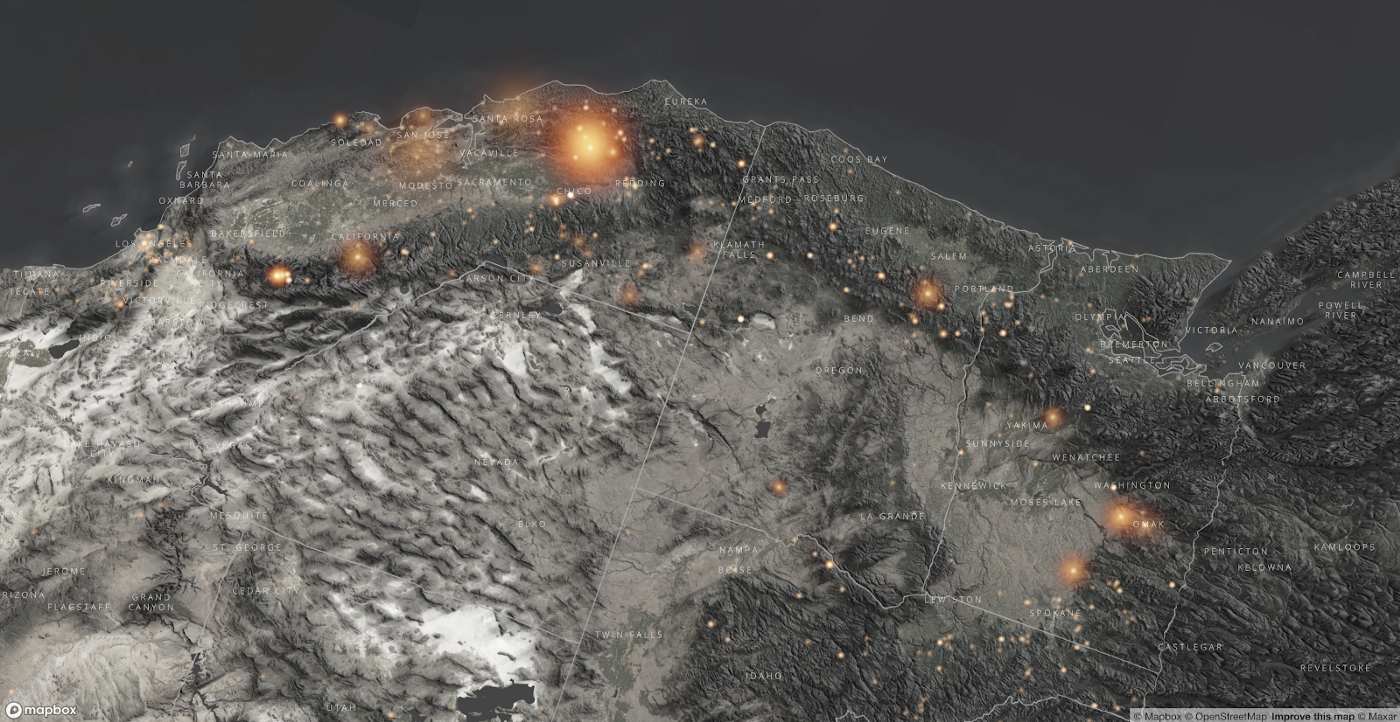1400x722 pixels.
Task: Select the Sacramento city label
Action: (494, 183)
